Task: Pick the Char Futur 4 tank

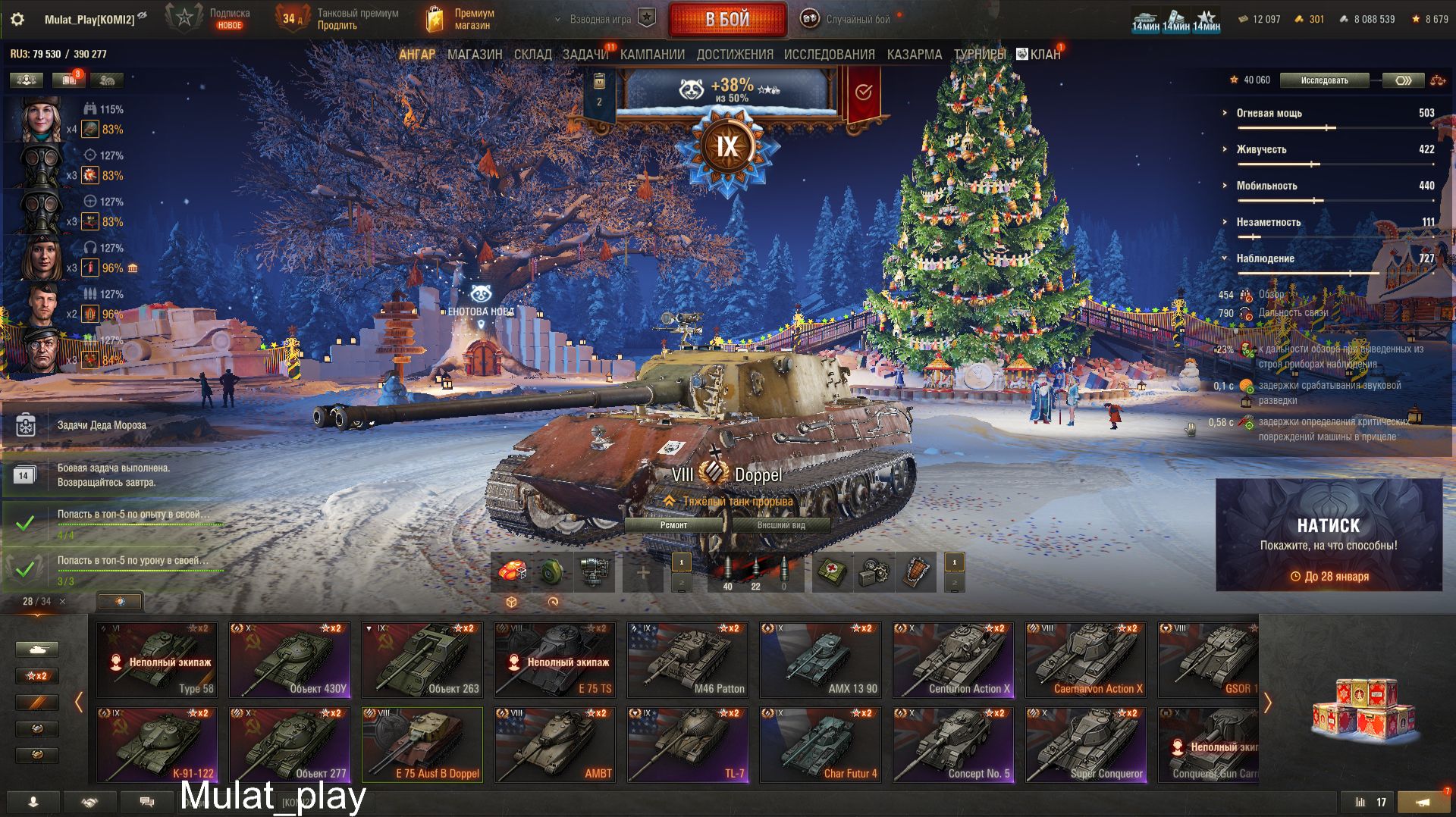Action: coord(821,744)
